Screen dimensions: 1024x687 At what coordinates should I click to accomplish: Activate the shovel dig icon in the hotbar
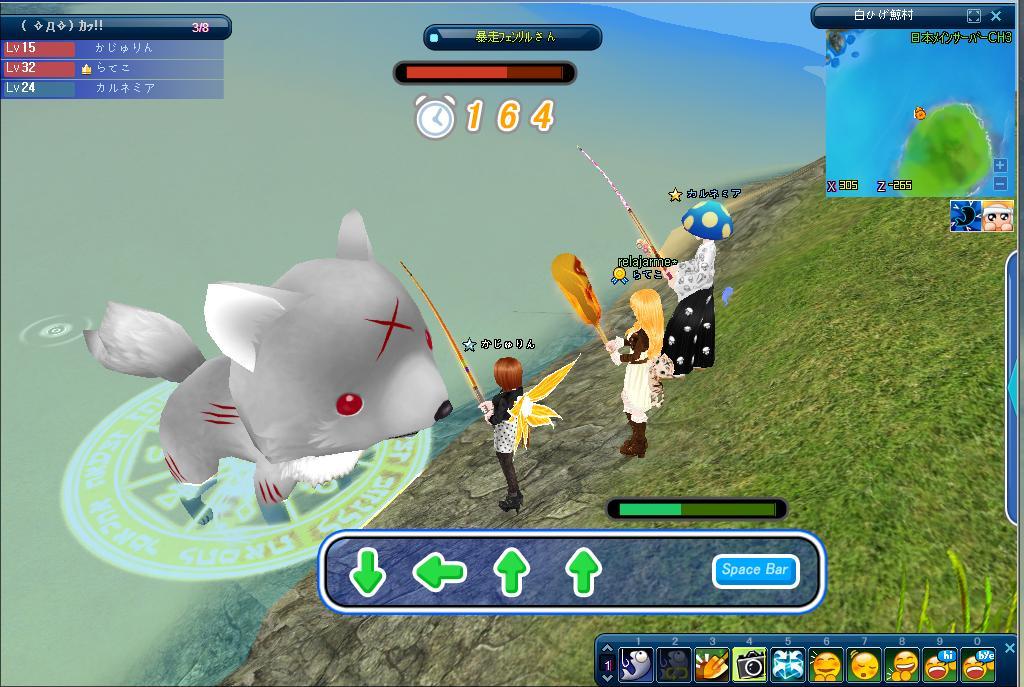click(711, 664)
